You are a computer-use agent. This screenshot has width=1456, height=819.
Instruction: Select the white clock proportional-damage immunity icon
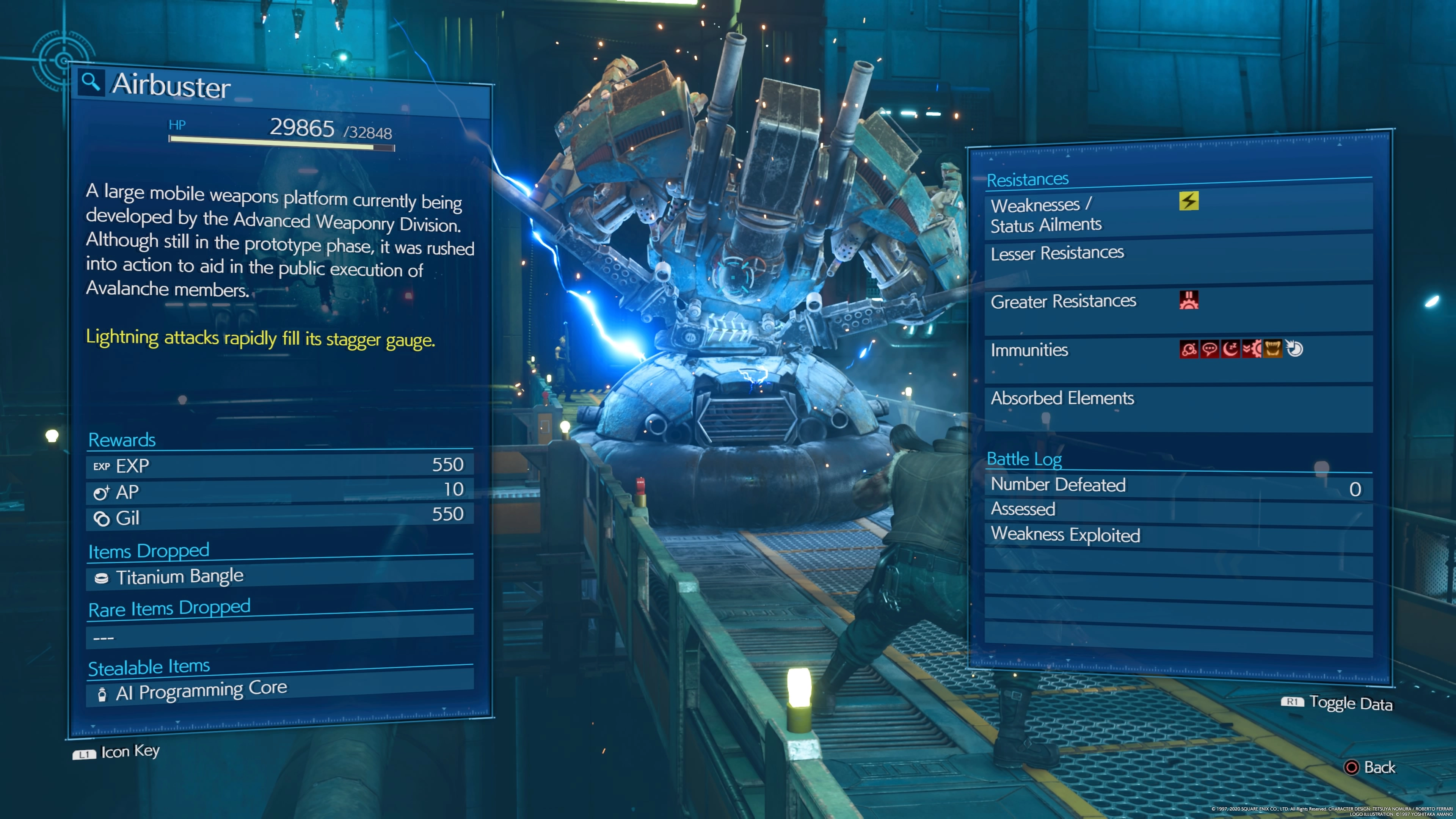tap(1294, 349)
